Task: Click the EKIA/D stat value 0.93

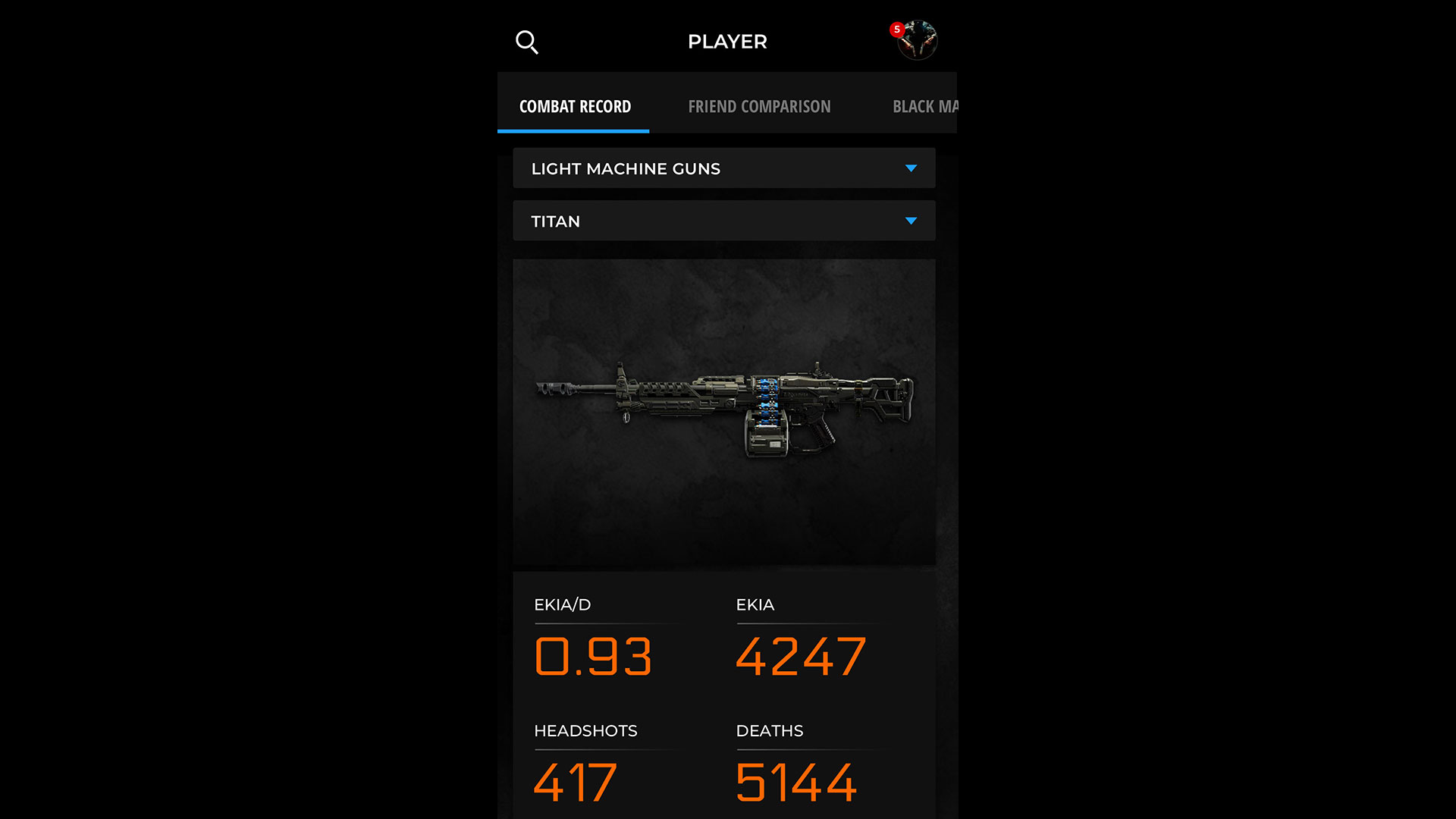Action: pyautogui.click(x=592, y=657)
